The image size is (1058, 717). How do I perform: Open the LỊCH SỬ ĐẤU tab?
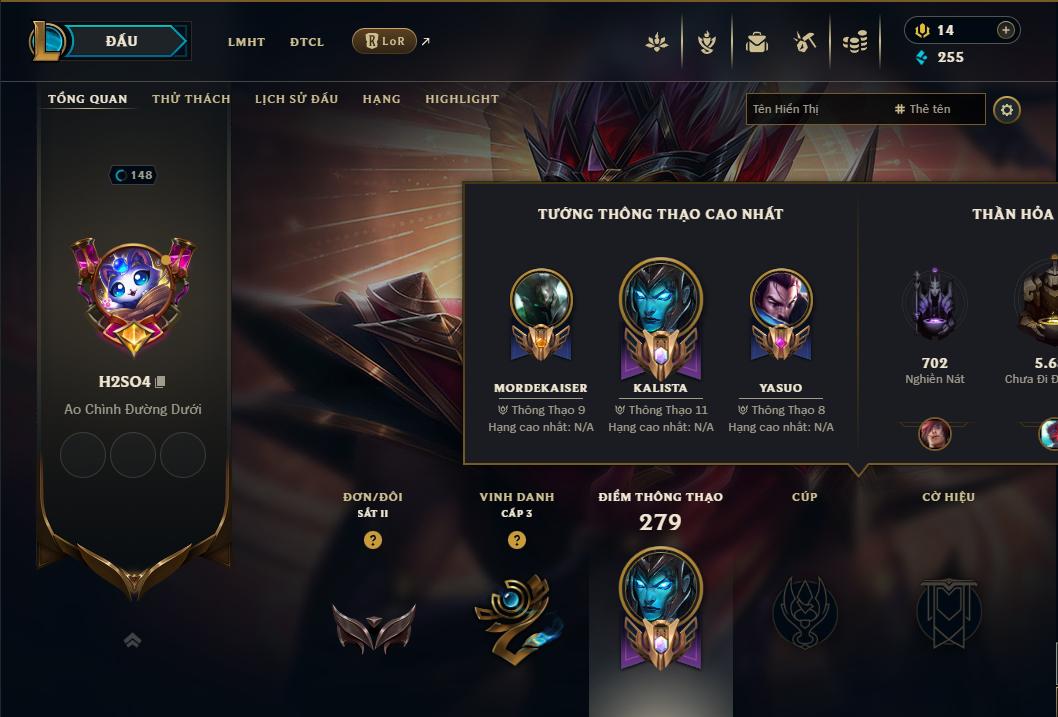tap(296, 99)
